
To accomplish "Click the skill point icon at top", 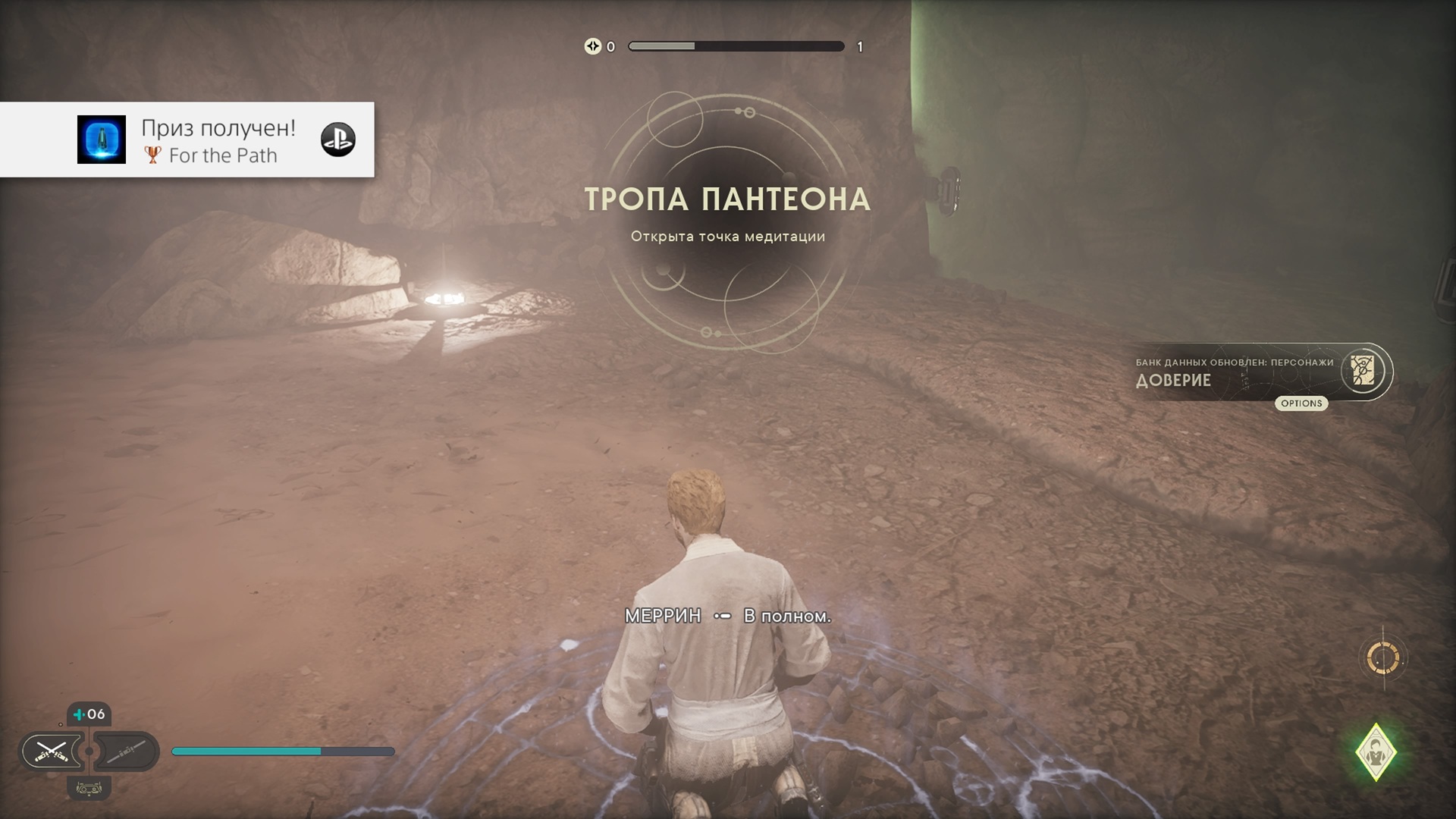I will [592, 46].
